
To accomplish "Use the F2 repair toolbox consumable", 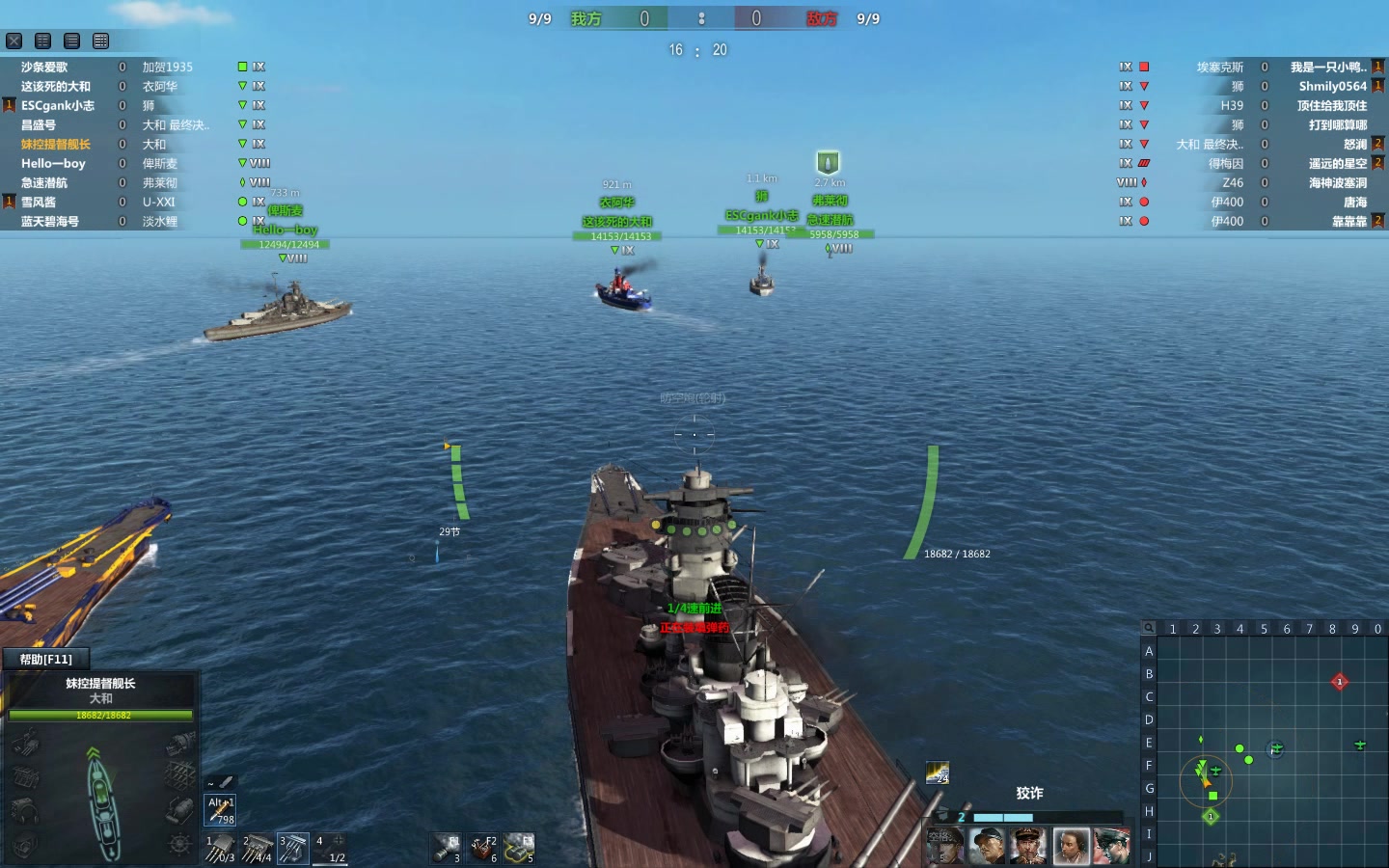I will point(482,848).
